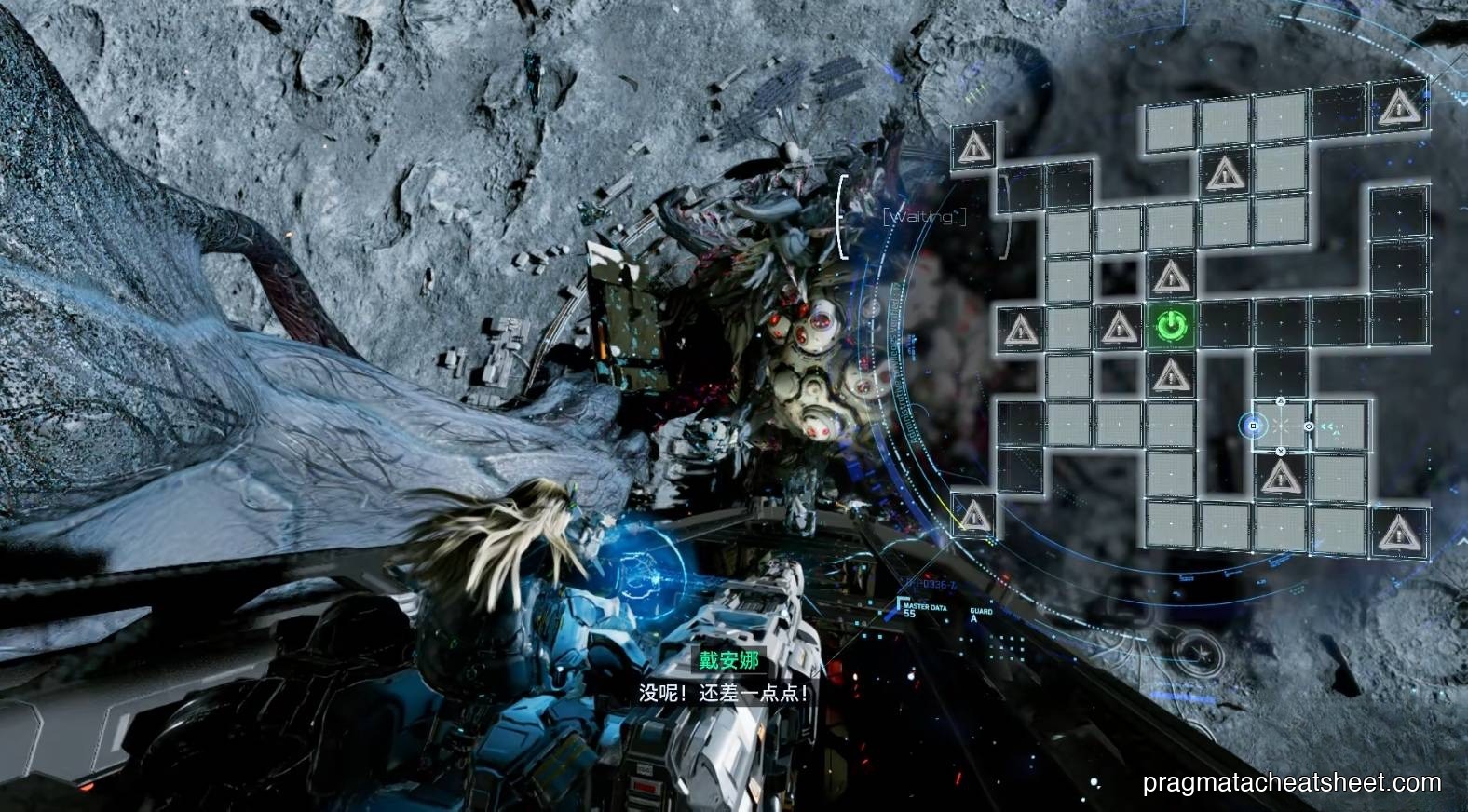
Task: Select the warning tile directly above the power node
Action: pos(1170,277)
